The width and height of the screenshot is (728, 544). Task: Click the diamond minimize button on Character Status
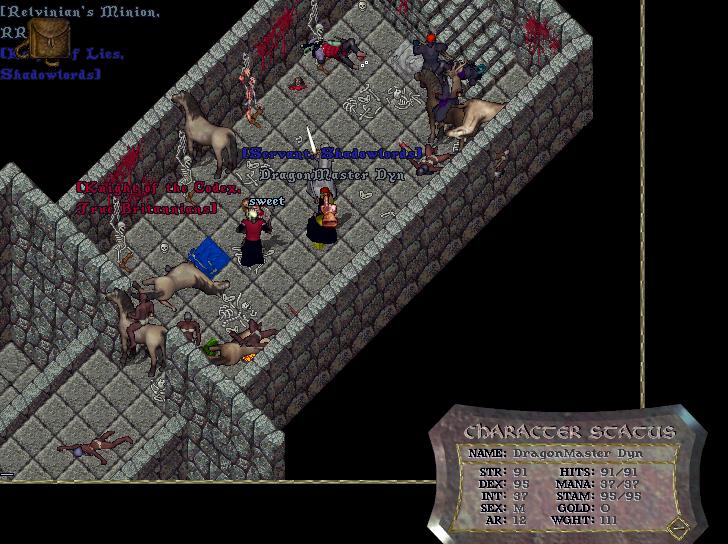pyautogui.click(x=679, y=527)
